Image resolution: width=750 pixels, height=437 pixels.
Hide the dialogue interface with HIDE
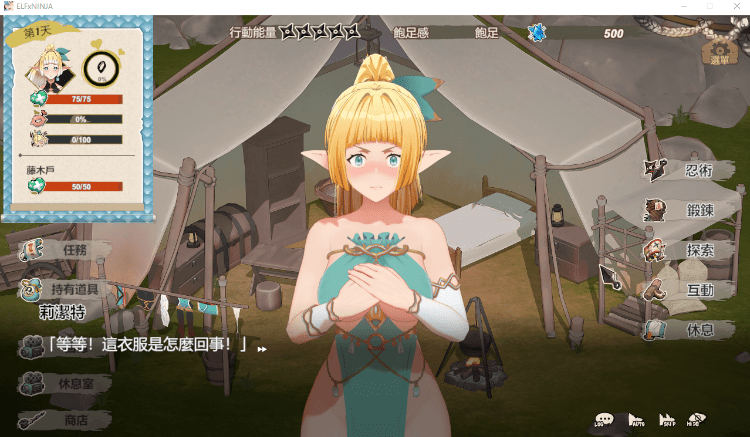pyautogui.click(x=697, y=421)
